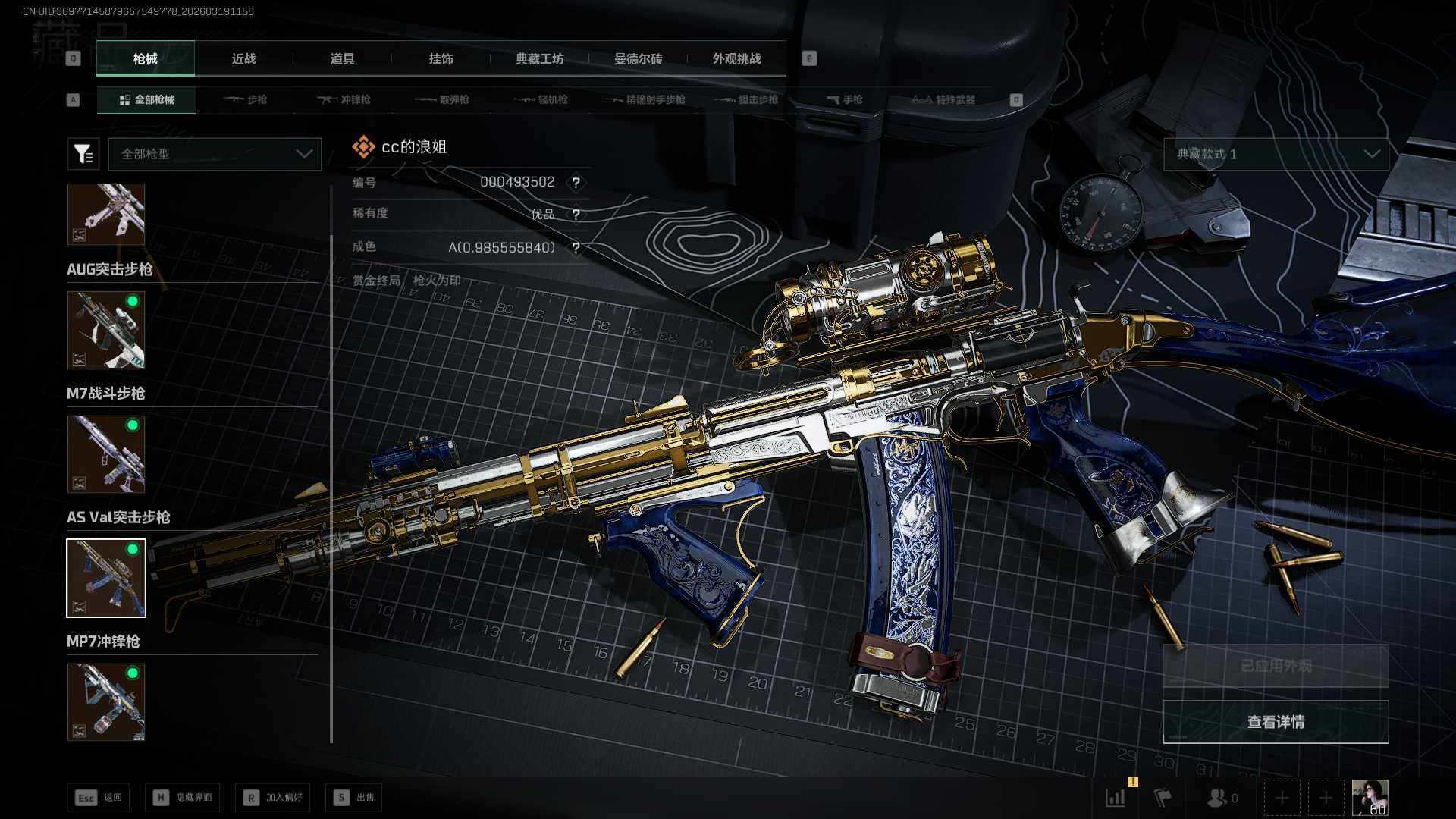
Task: Switch to the 近战 melee tab
Action: 243,58
